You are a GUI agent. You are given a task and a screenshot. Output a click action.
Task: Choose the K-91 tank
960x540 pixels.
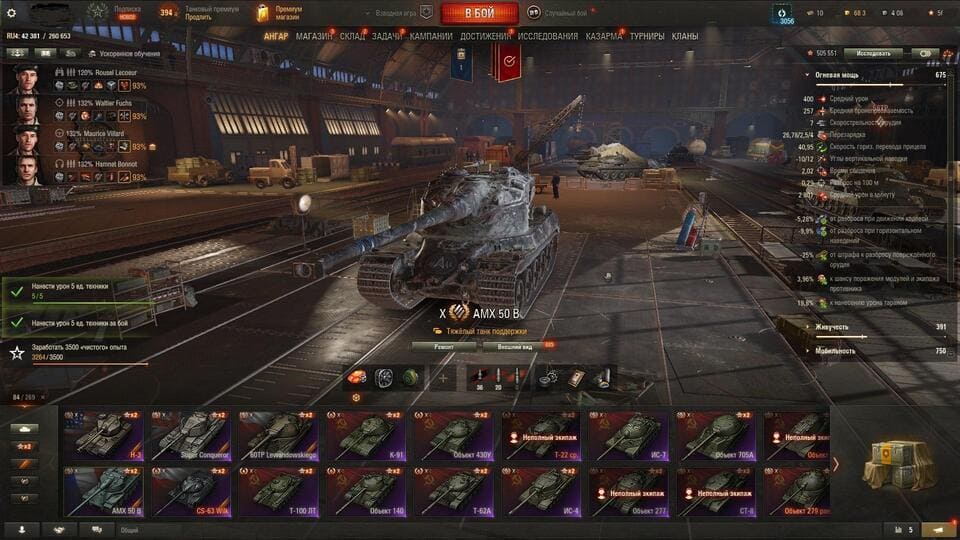[364, 436]
